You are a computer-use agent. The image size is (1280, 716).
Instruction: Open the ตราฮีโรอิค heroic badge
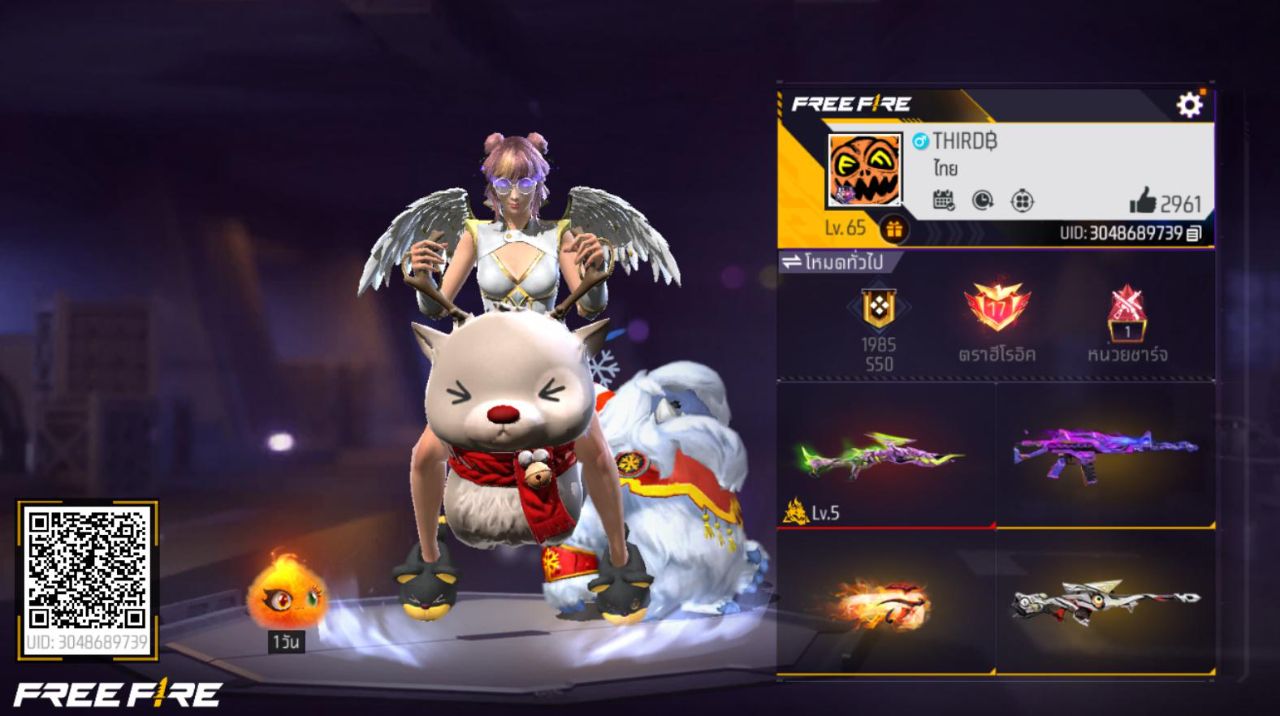tap(996, 308)
